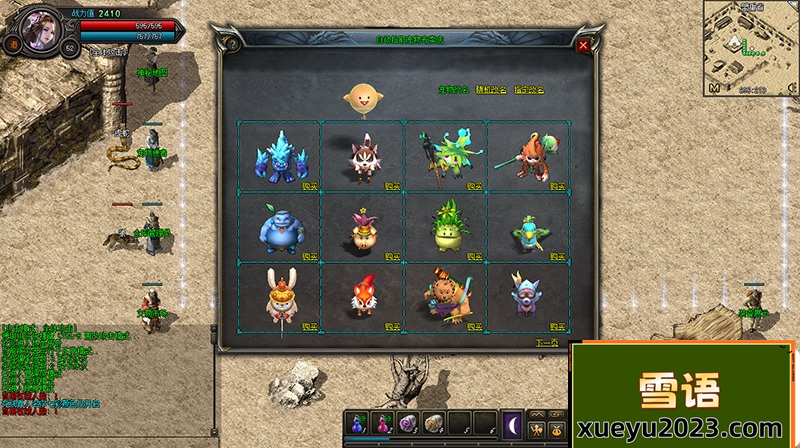Screen dimensions: 800x448
Task: Use the purple spiral stone in slot 3
Action: [x=410, y=421]
